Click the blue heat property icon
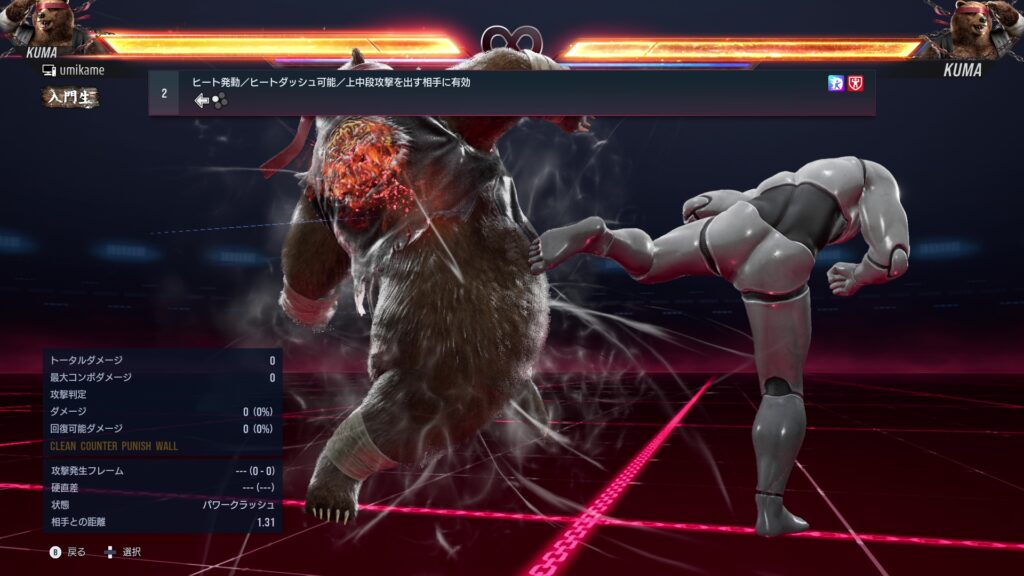This screenshot has height=576, width=1024. [x=836, y=83]
